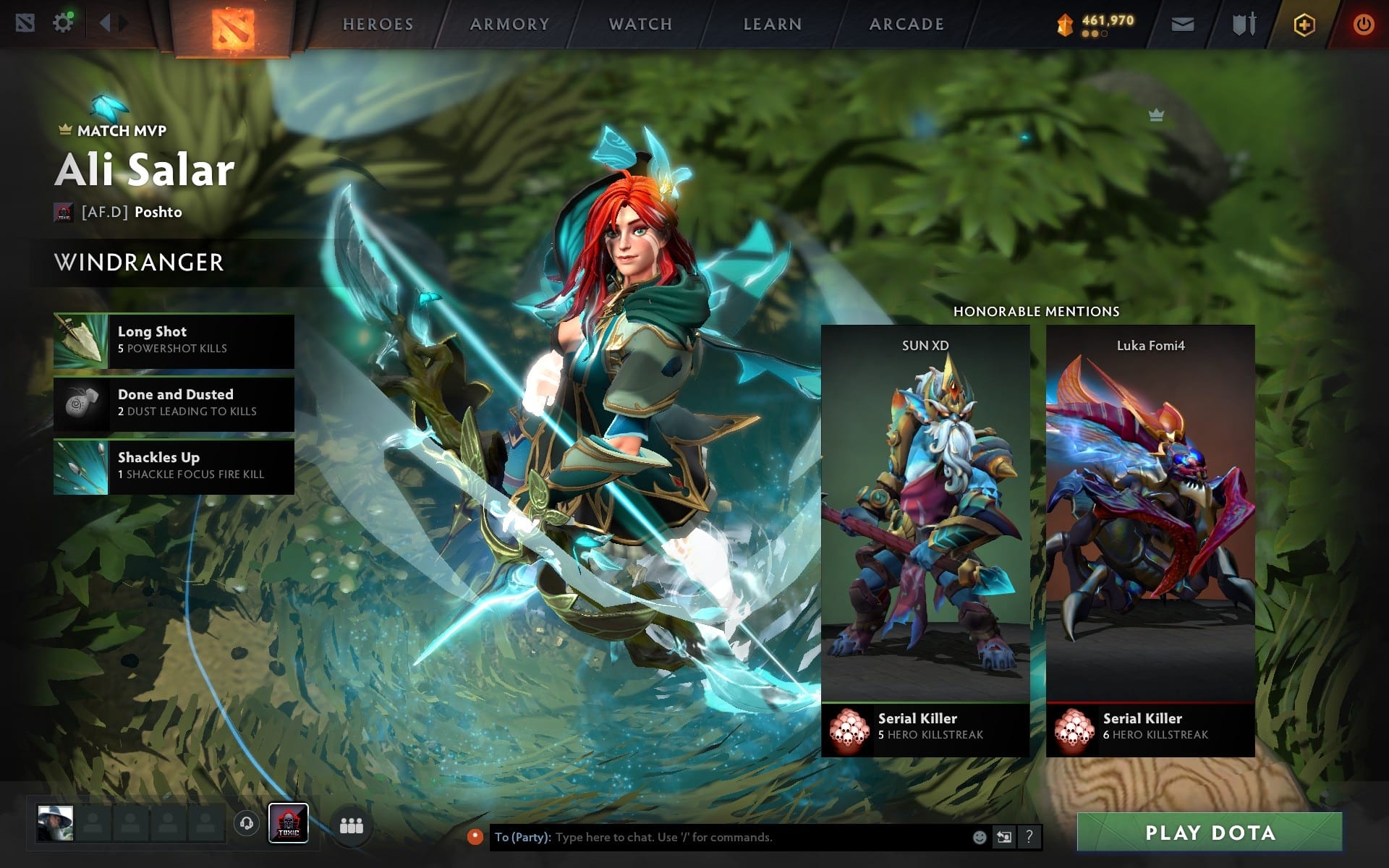Open the ARCADE menu item

[x=906, y=24]
